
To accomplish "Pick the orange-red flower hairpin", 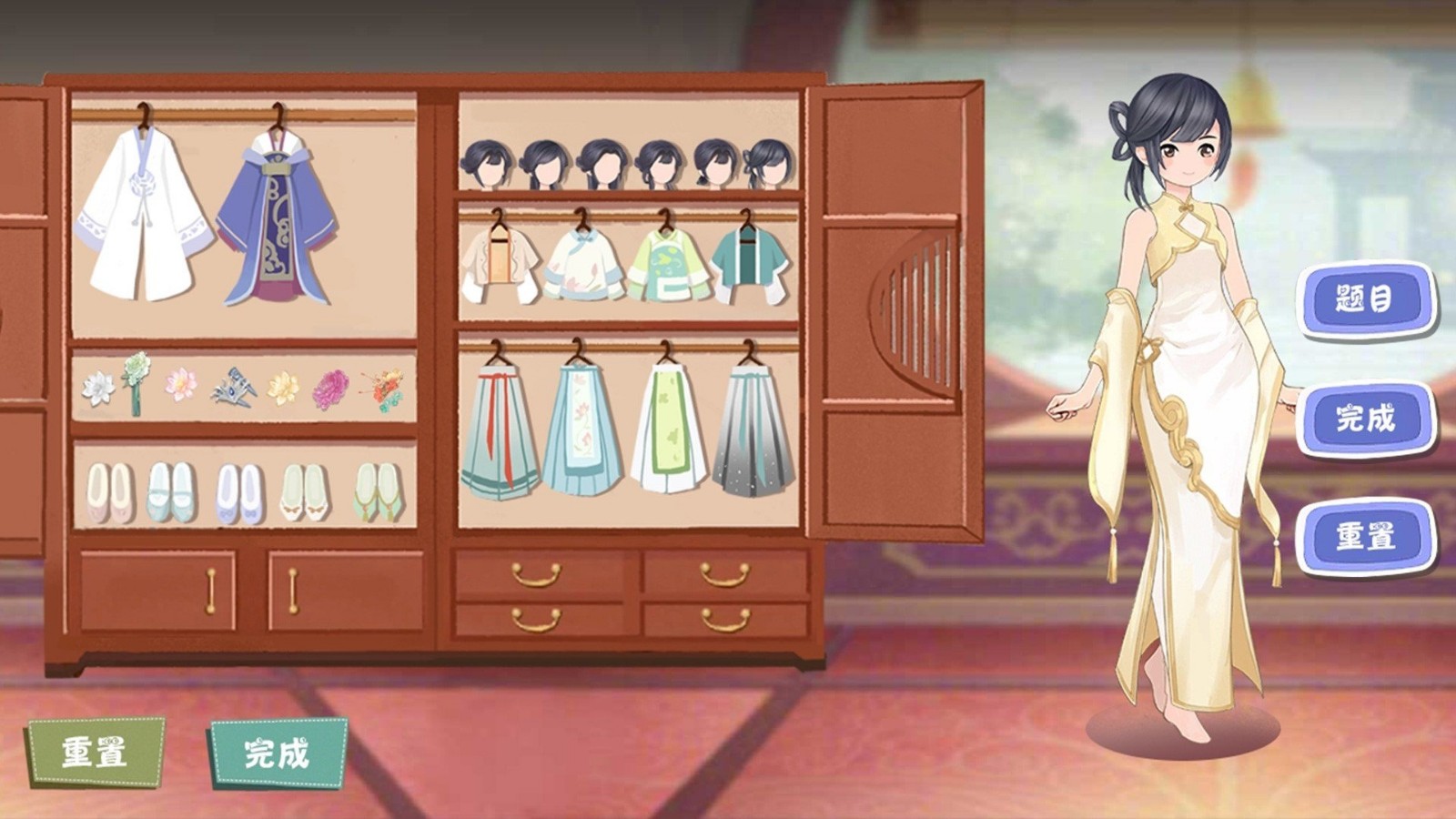I will (383, 389).
